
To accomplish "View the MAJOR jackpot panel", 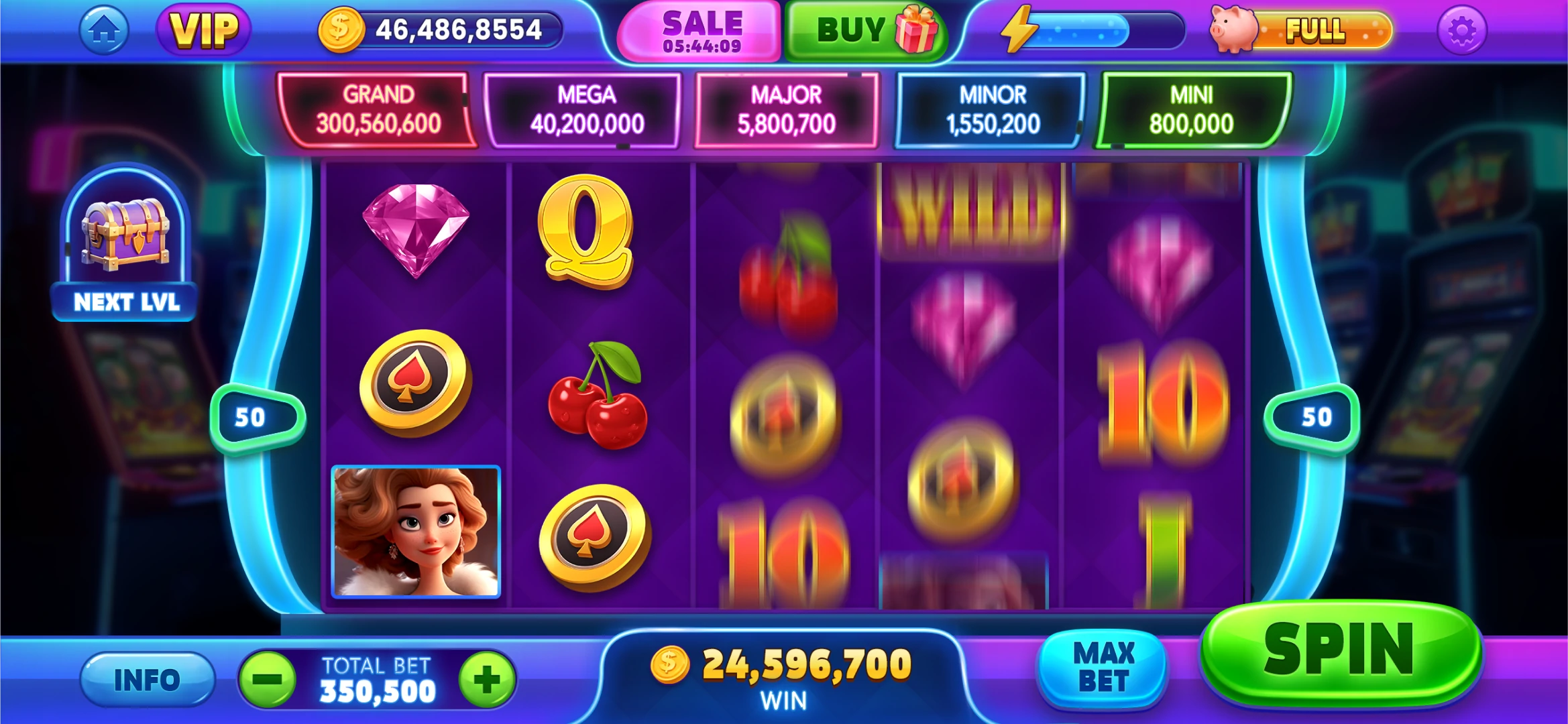I will click(786, 109).
